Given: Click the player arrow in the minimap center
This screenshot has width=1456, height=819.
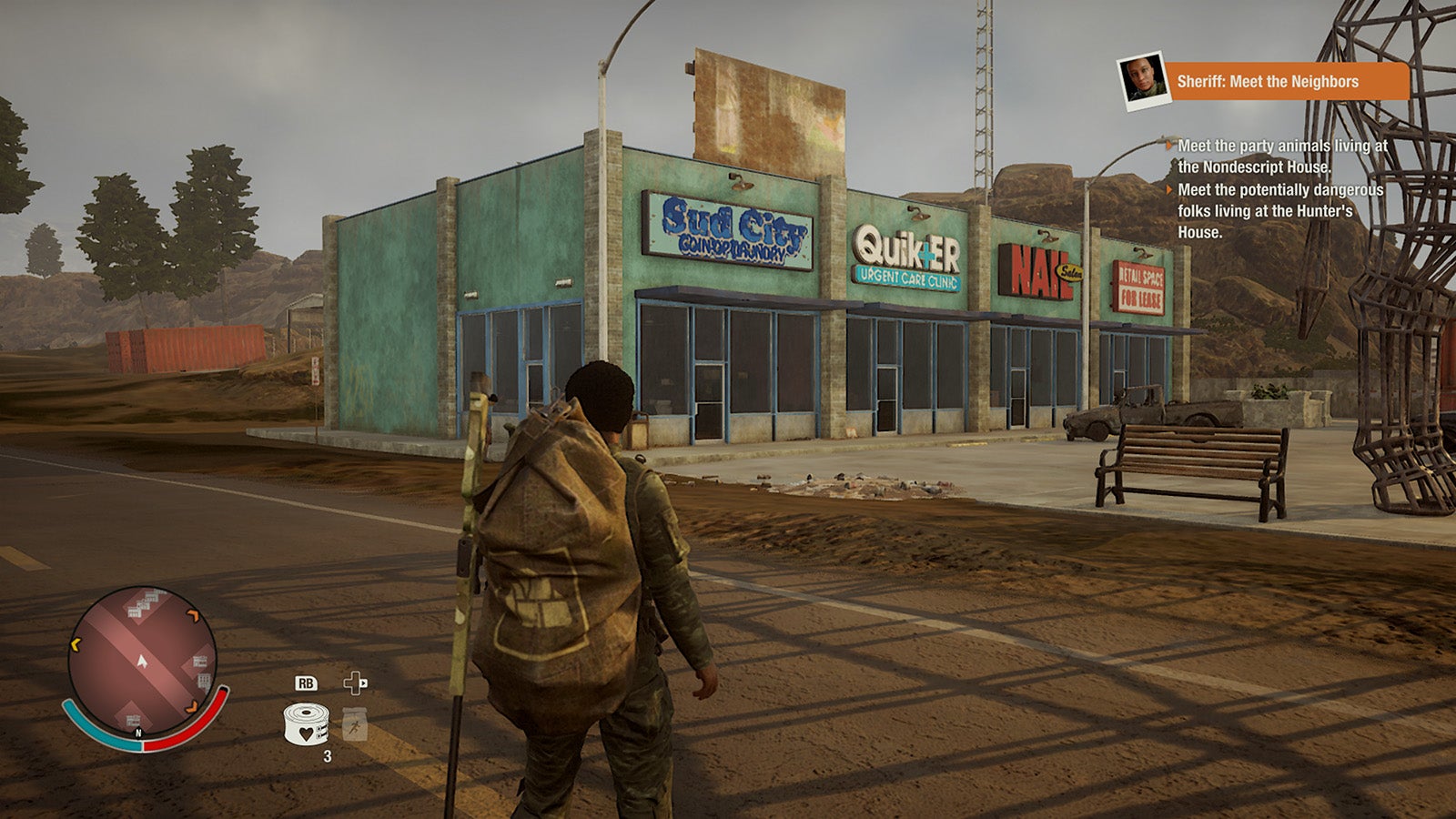Looking at the screenshot, I should pyautogui.click(x=142, y=662).
